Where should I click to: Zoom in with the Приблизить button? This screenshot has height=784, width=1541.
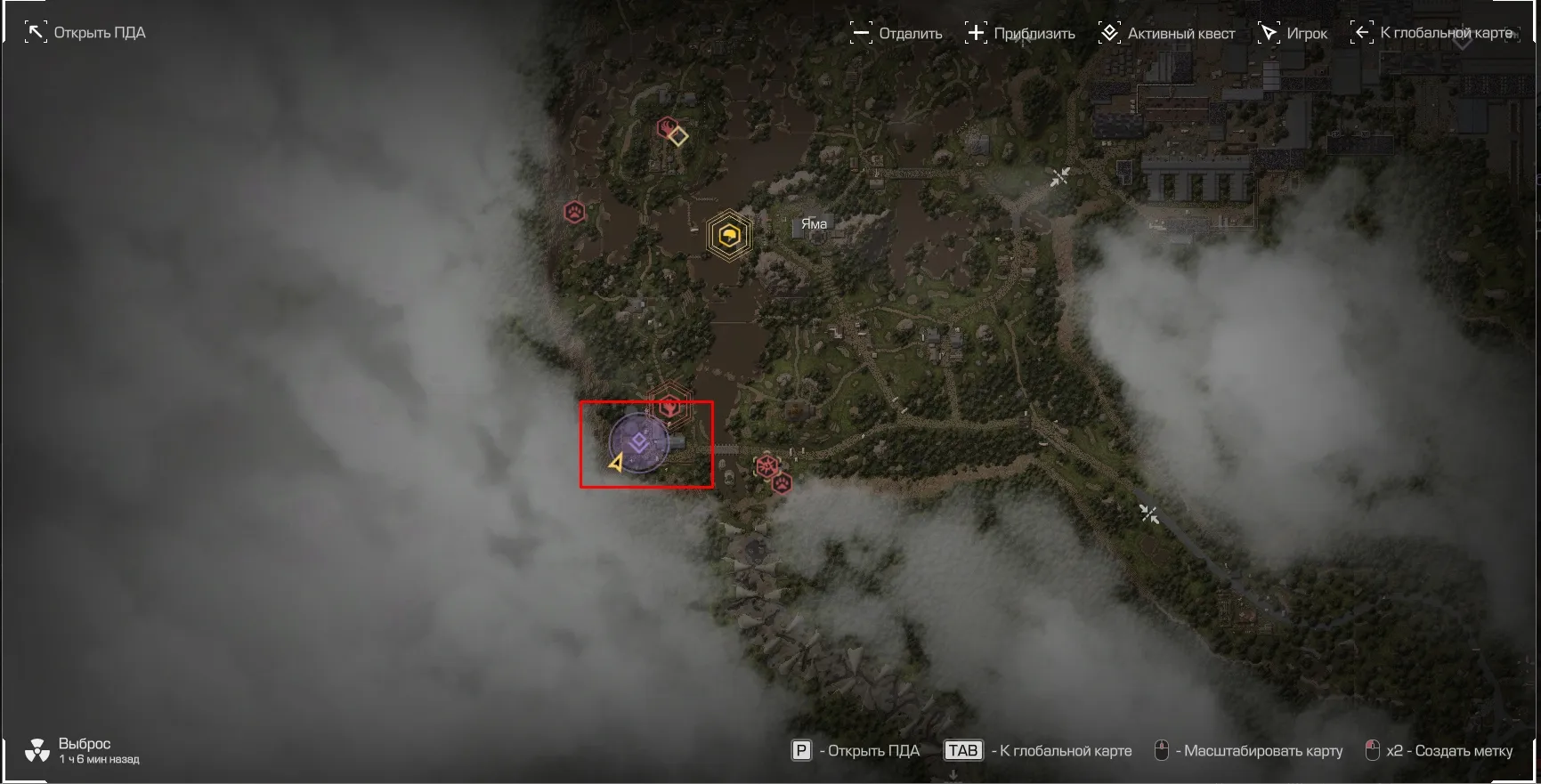coord(1020,34)
